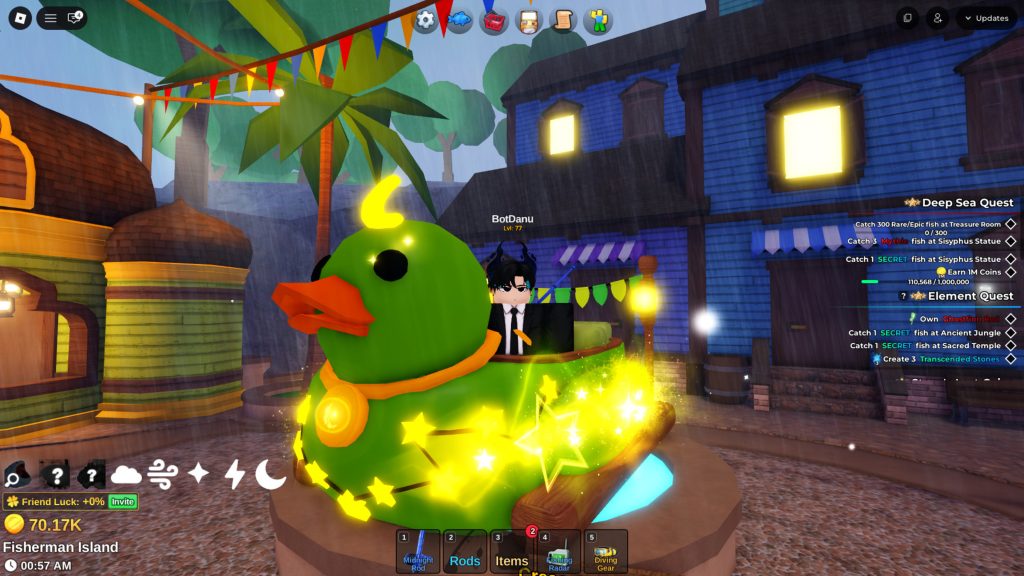Open the Roblox chat bubble icon
Screen dimensions: 1024x576
pos(75,18)
